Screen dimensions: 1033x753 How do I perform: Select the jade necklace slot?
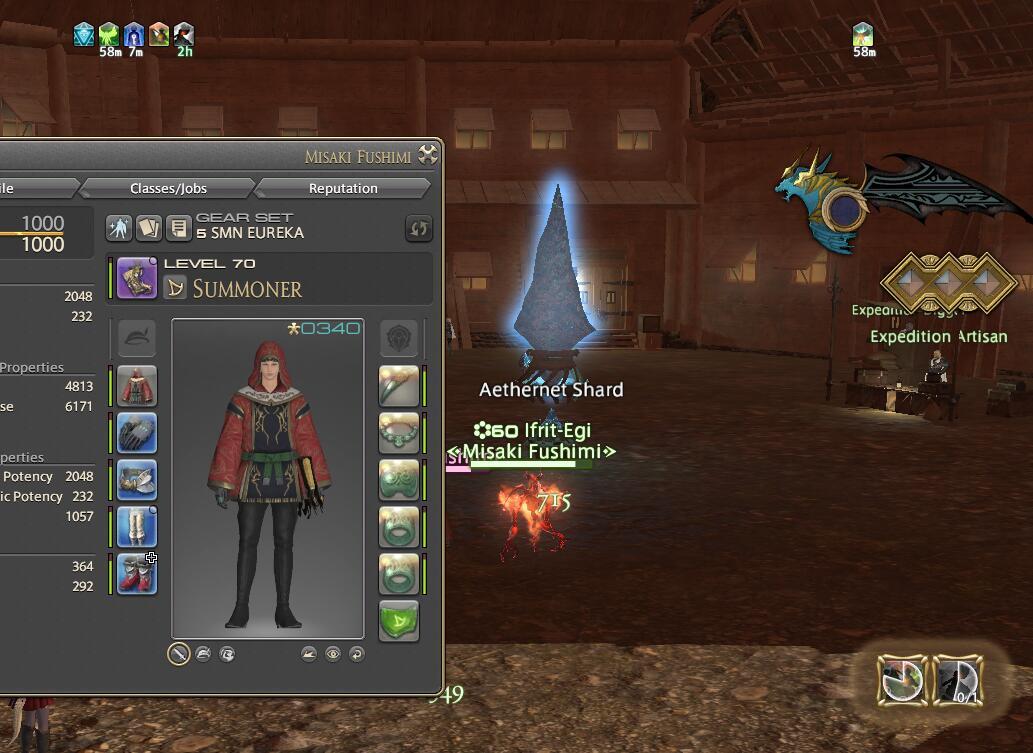point(398,433)
